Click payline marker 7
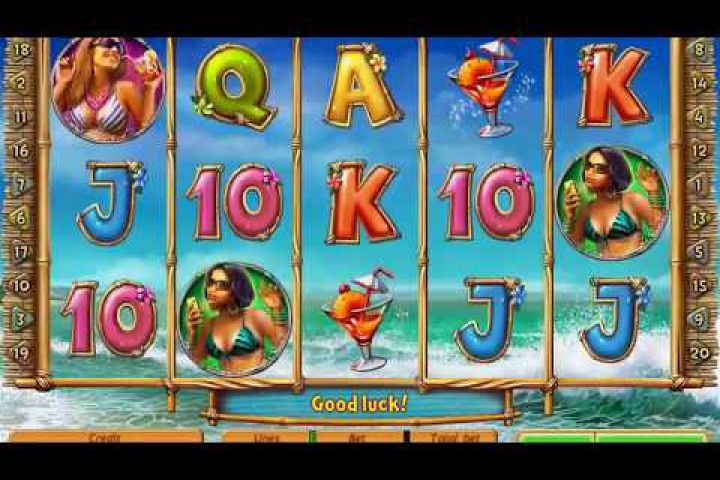Image resolution: width=720 pixels, height=480 pixels. (x=20, y=184)
